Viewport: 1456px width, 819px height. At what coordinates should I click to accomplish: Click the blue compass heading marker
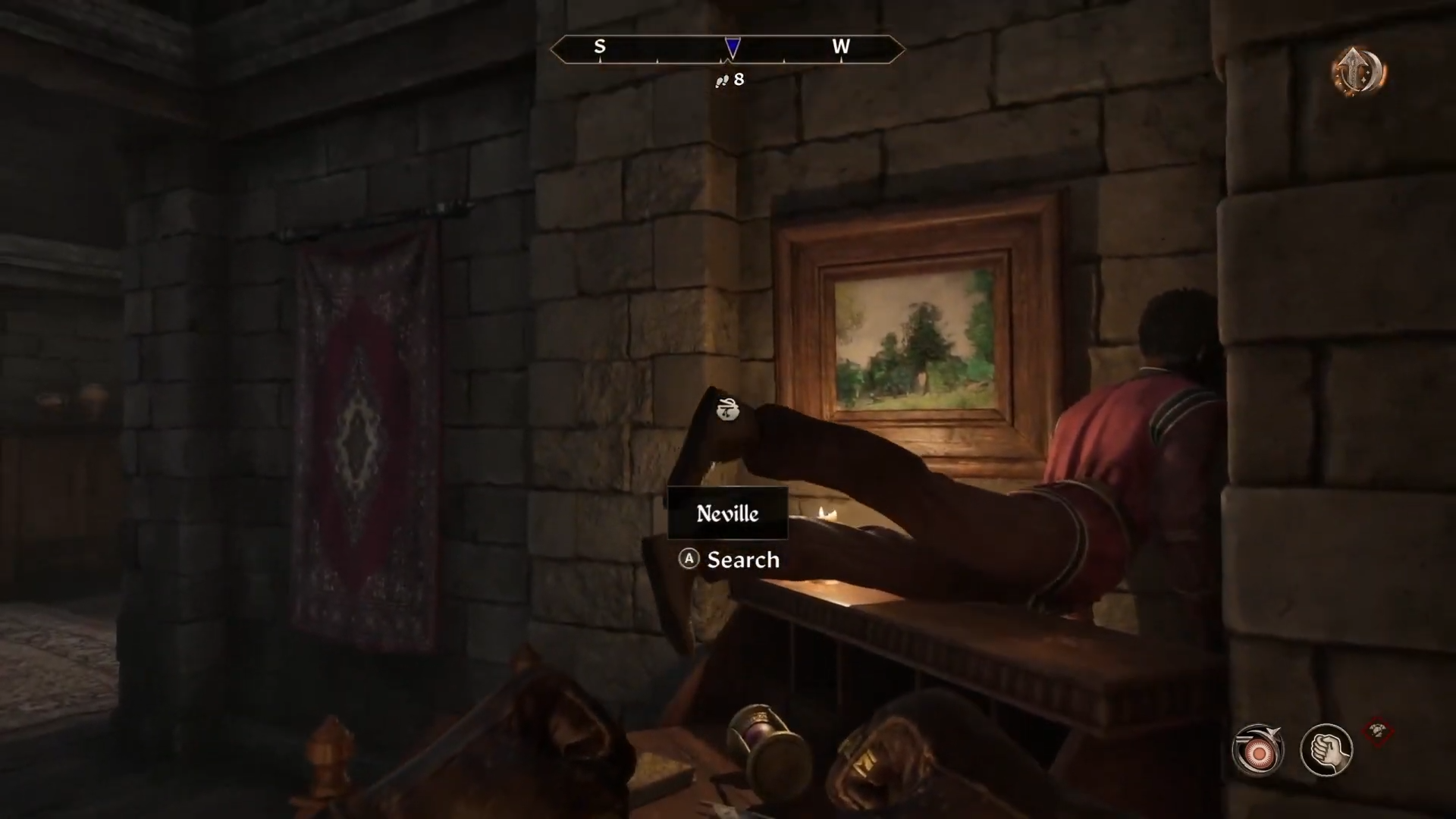[732, 48]
